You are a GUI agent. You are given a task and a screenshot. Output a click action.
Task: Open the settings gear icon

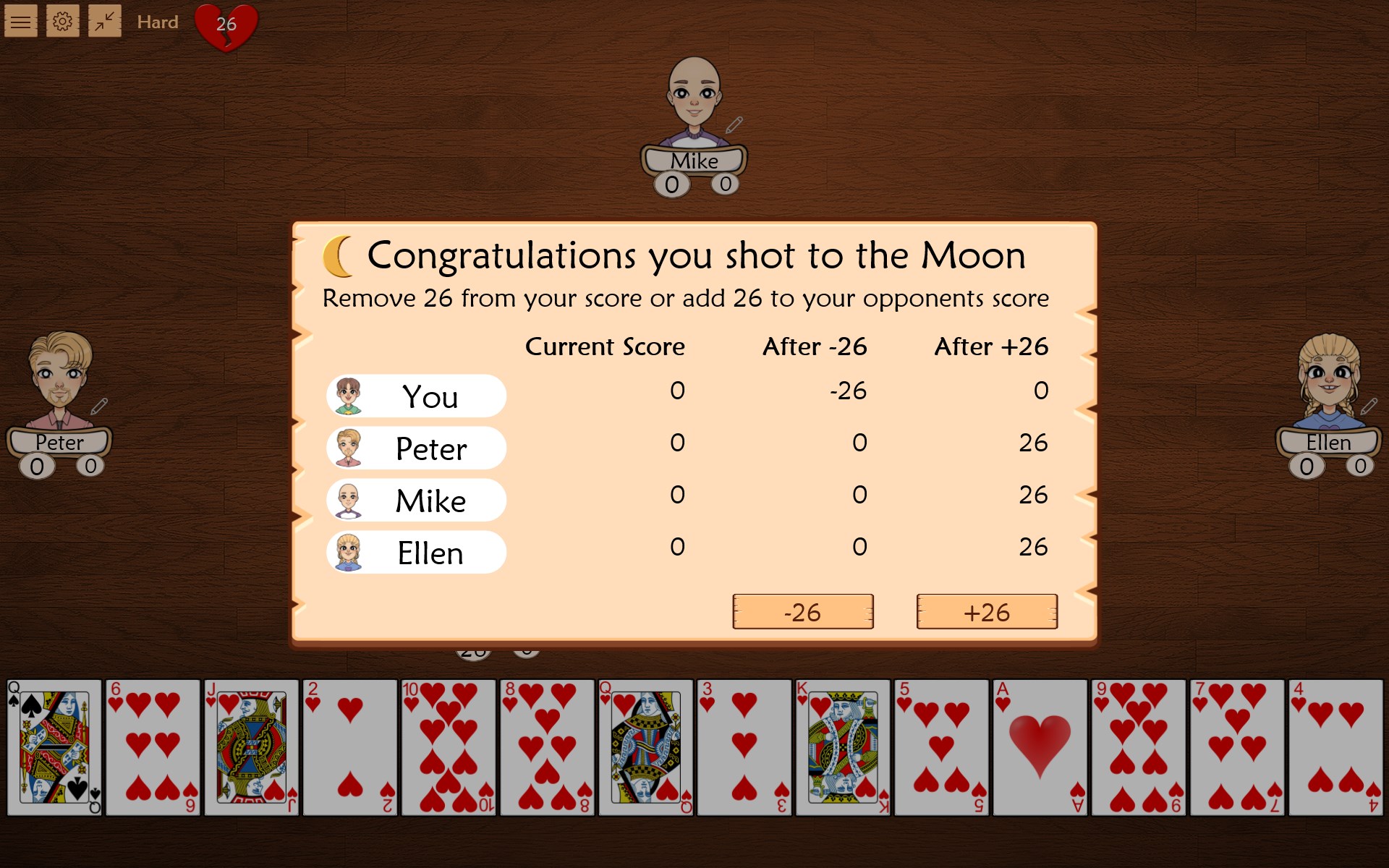(63, 21)
